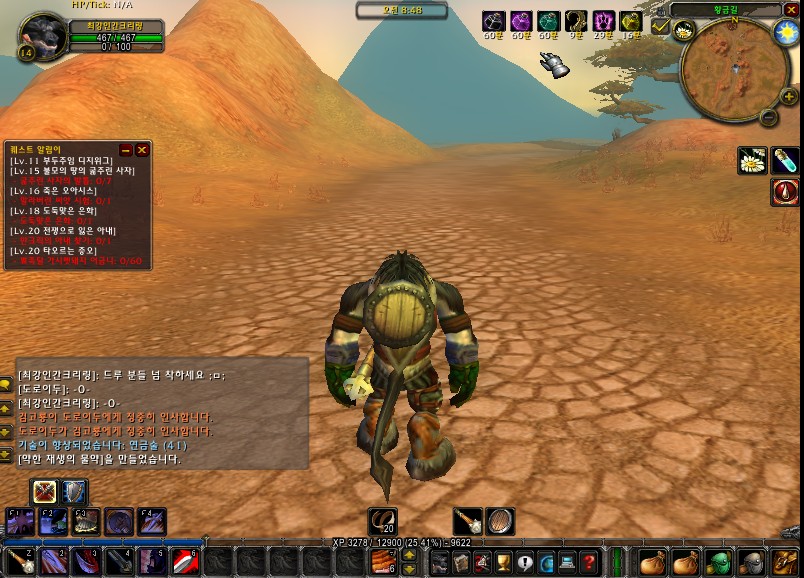Select the shield defensive stance button
The width and height of the screenshot is (804, 578).
pyautogui.click(x=75, y=492)
